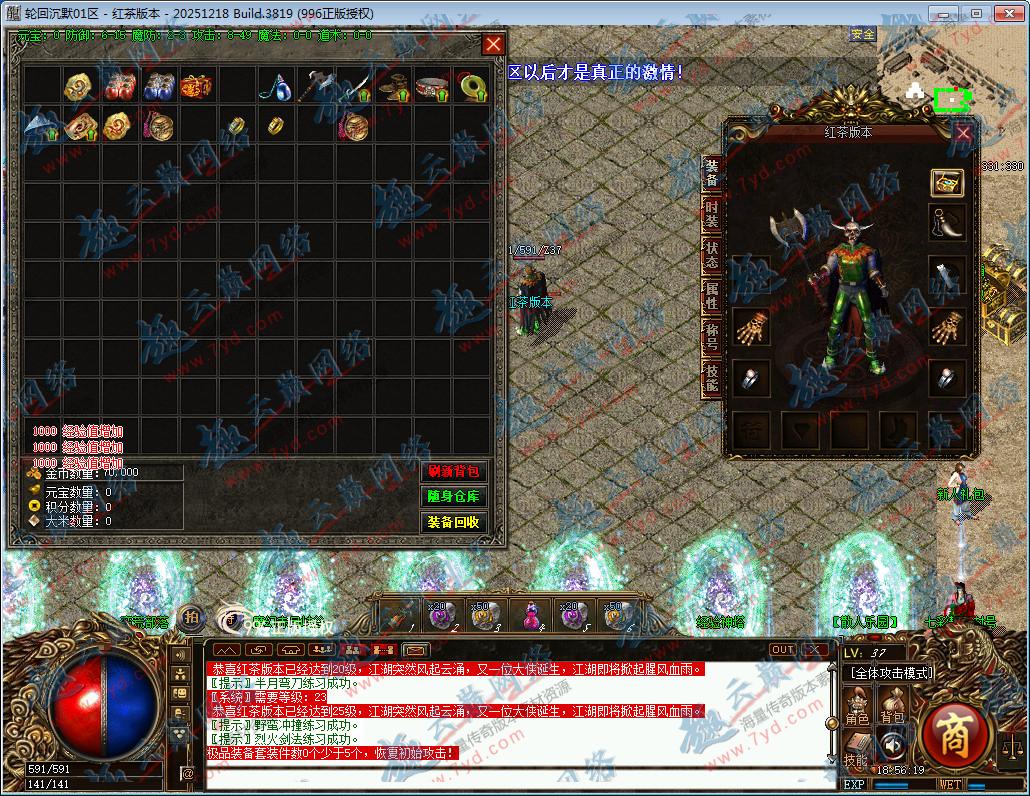Click the treasure chest icon in character panel
The width and height of the screenshot is (1030, 796).
pos(947,182)
